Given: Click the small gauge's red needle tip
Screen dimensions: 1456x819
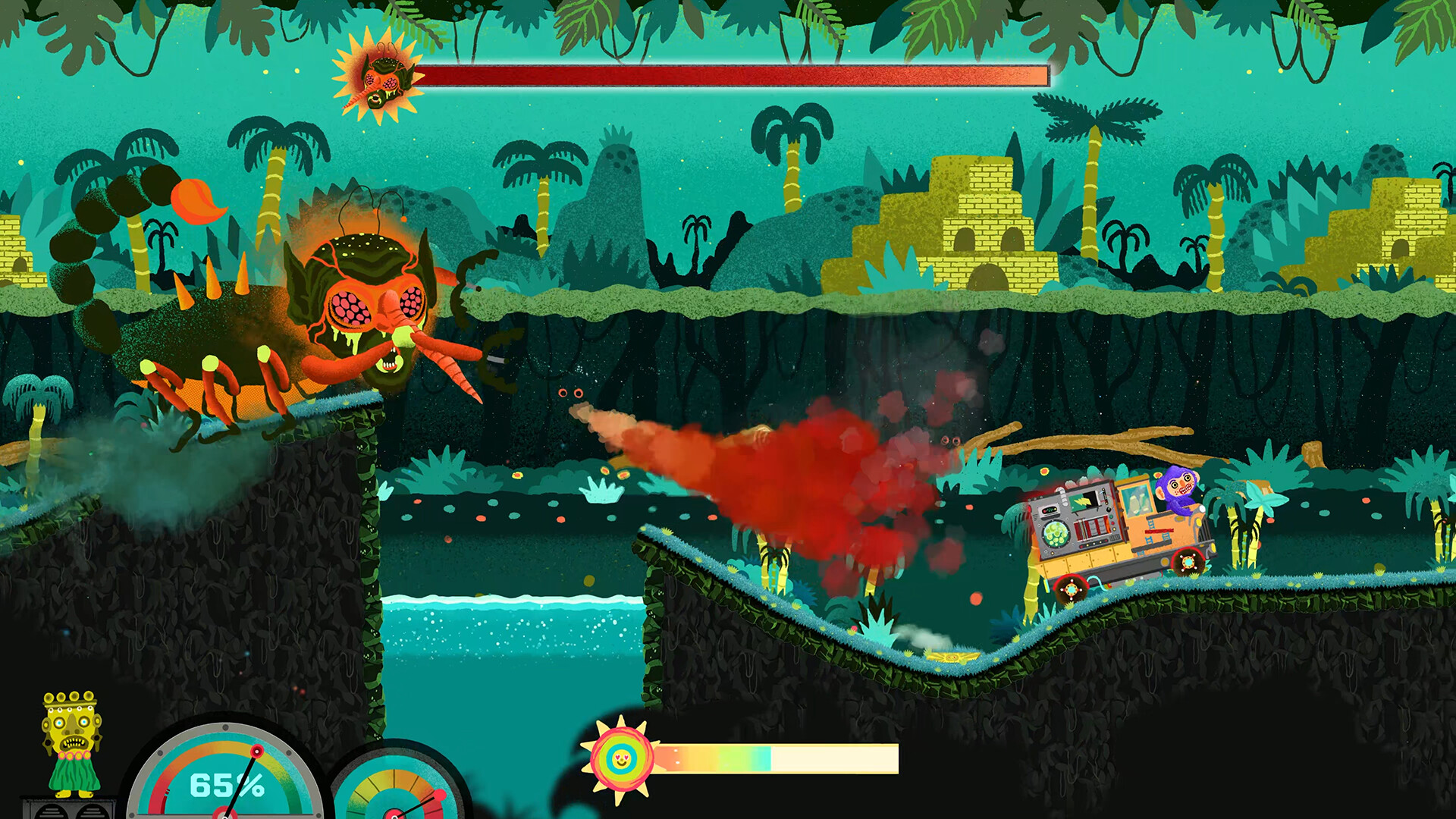Looking at the screenshot, I should (x=440, y=794).
